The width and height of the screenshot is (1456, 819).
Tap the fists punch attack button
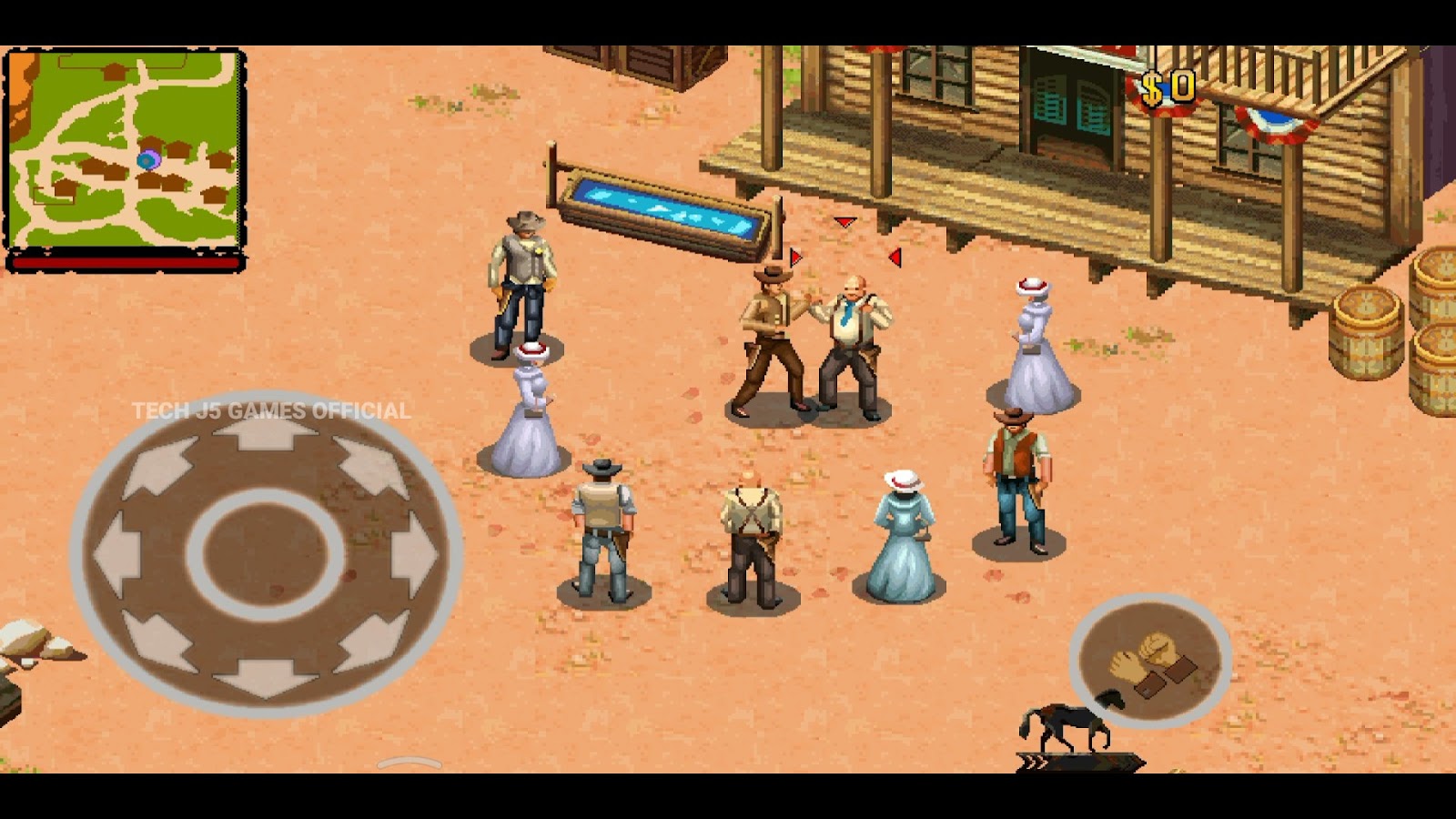click(1150, 662)
